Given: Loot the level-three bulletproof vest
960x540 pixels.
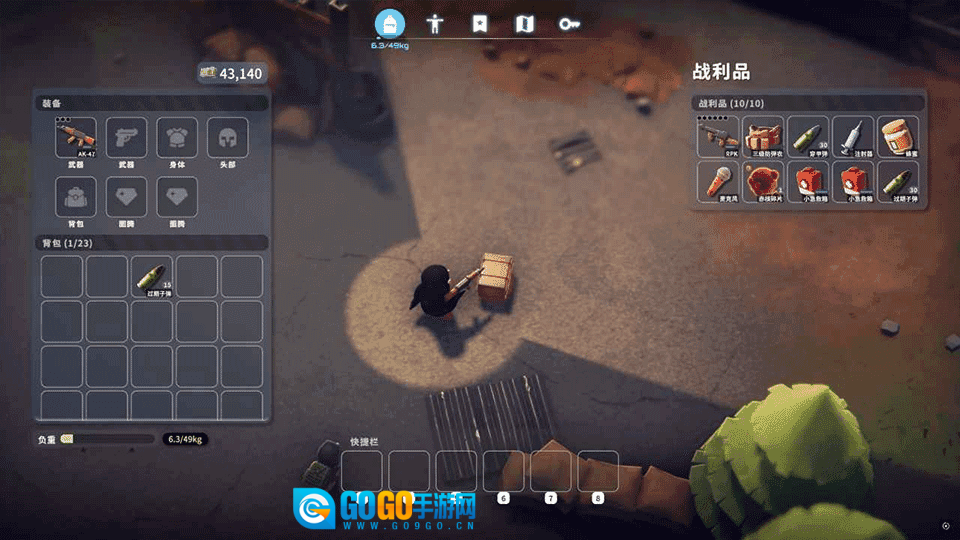Looking at the screenshot, I should 764,137.
